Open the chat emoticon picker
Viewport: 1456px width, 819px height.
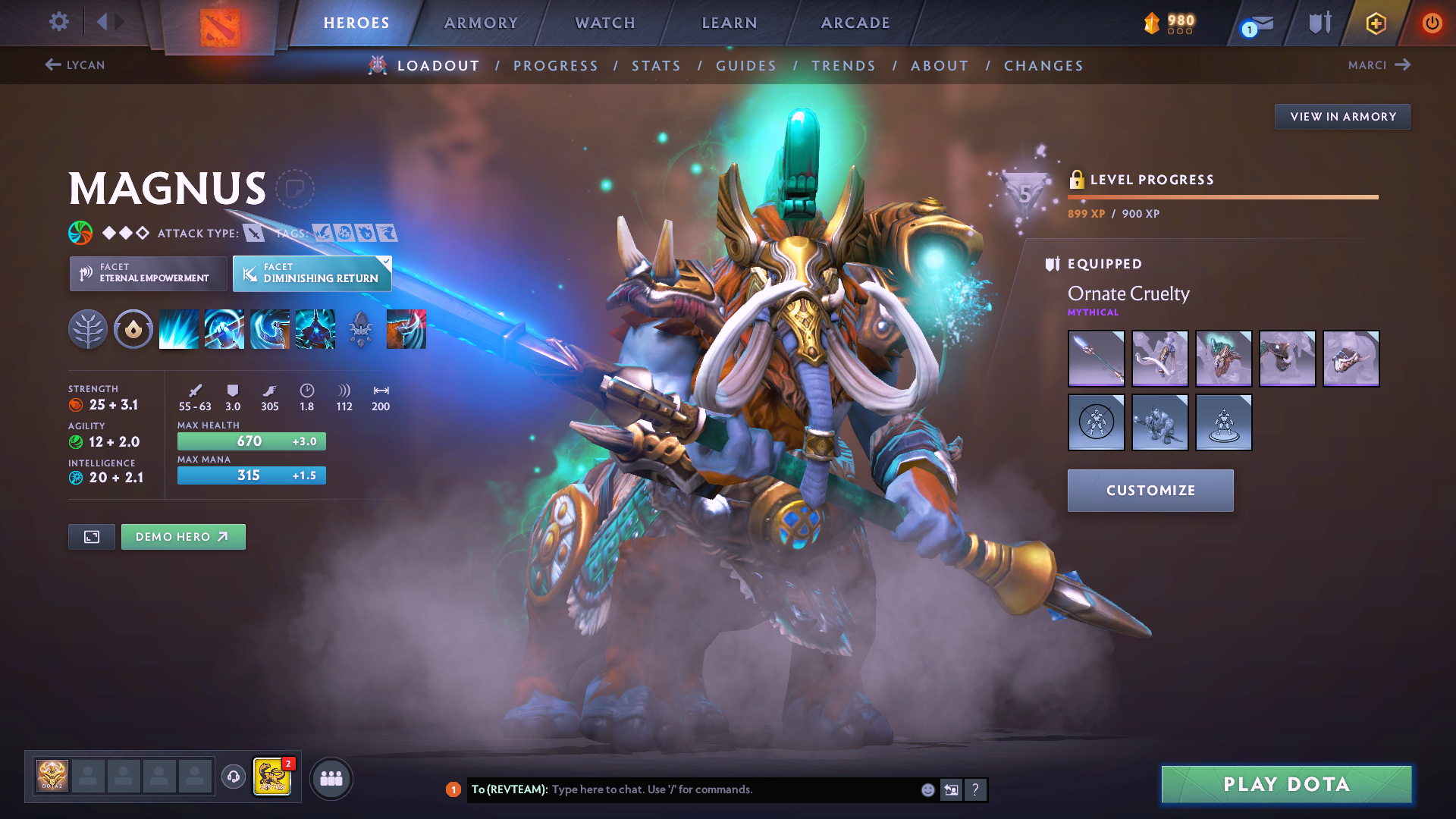click(927, 789)
